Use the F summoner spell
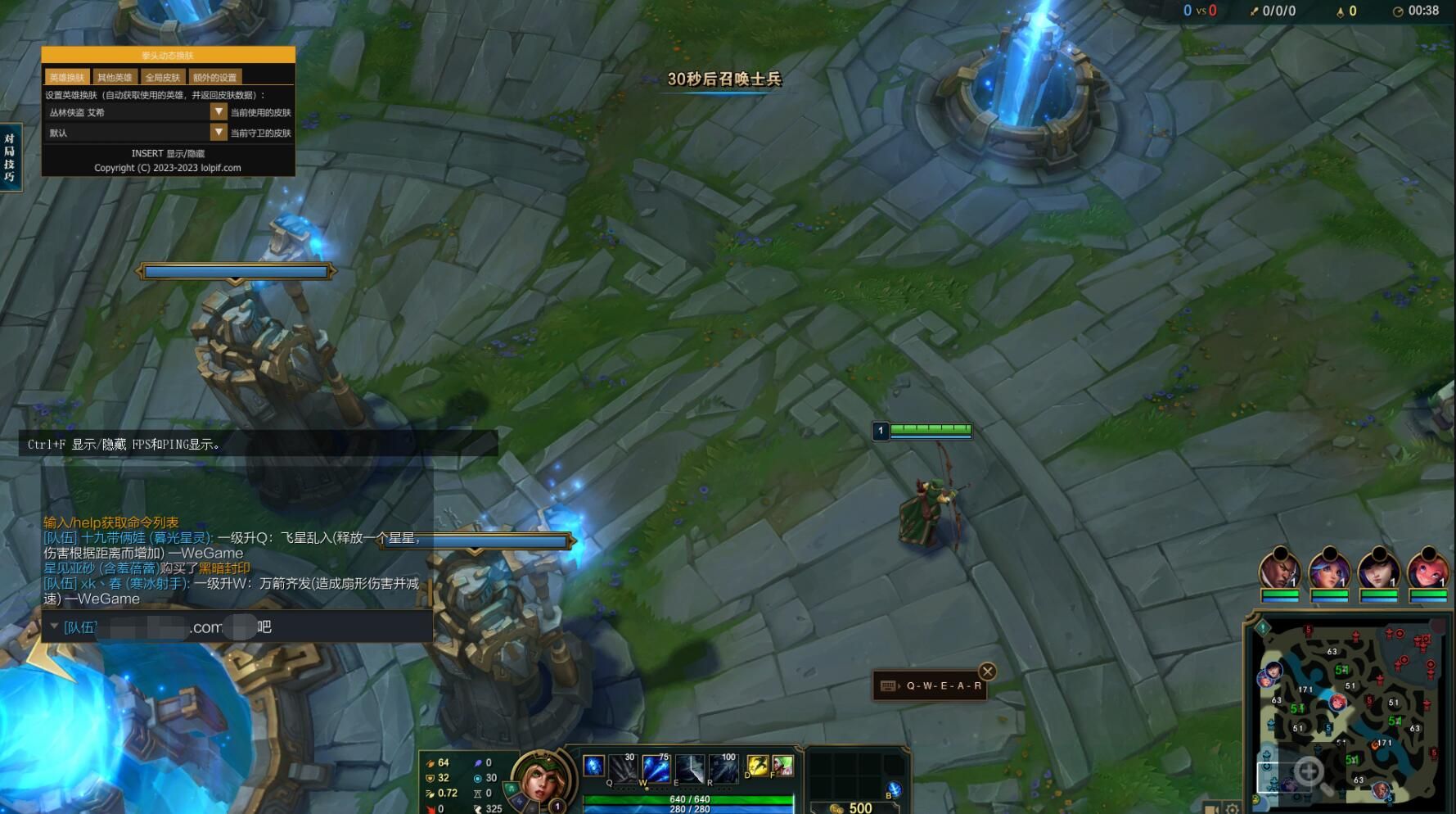This screenshot has width=1456, height=814. click(x=782, y=766)
